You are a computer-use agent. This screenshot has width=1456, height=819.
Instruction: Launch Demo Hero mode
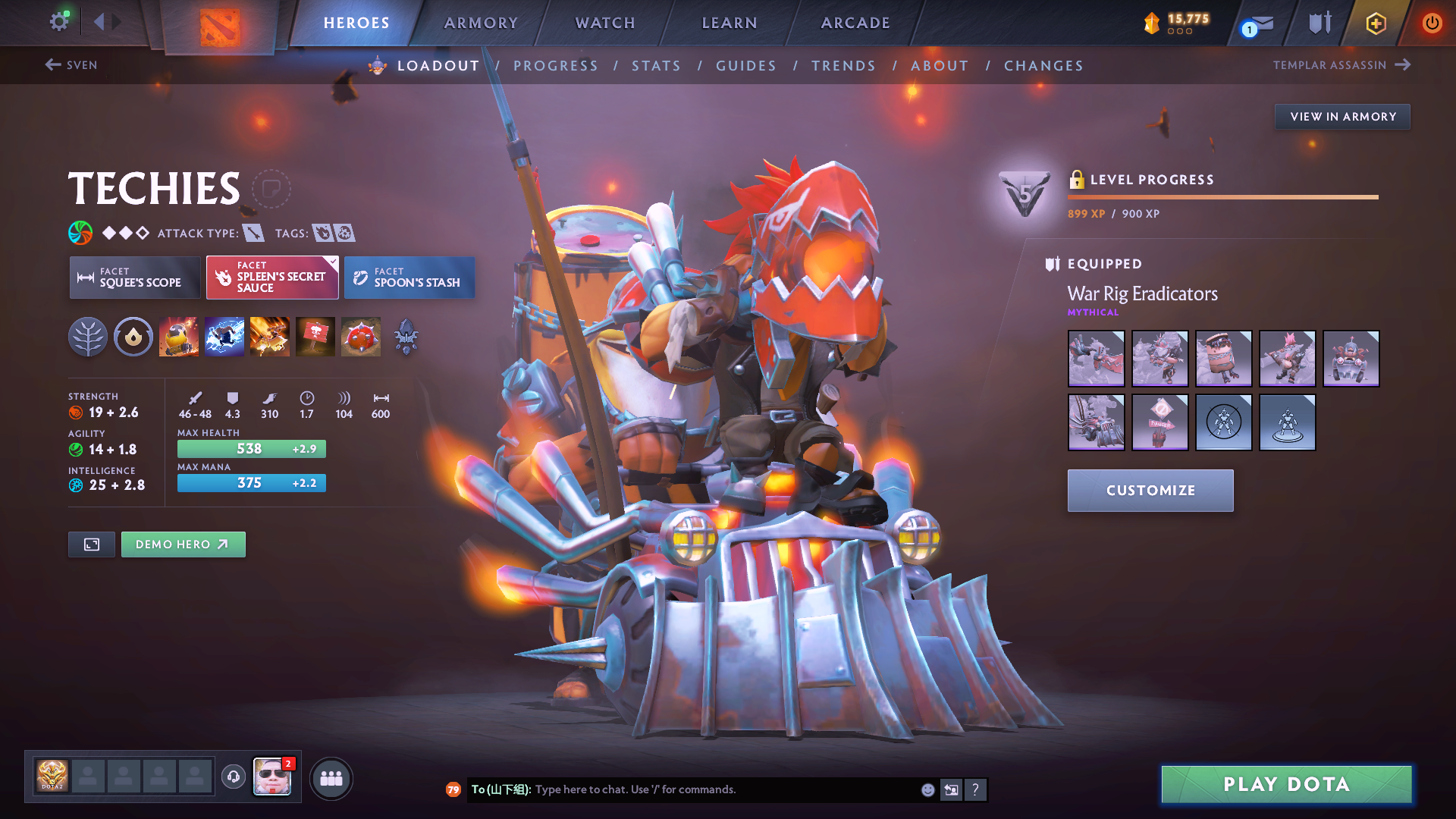[x=183, y=544]
